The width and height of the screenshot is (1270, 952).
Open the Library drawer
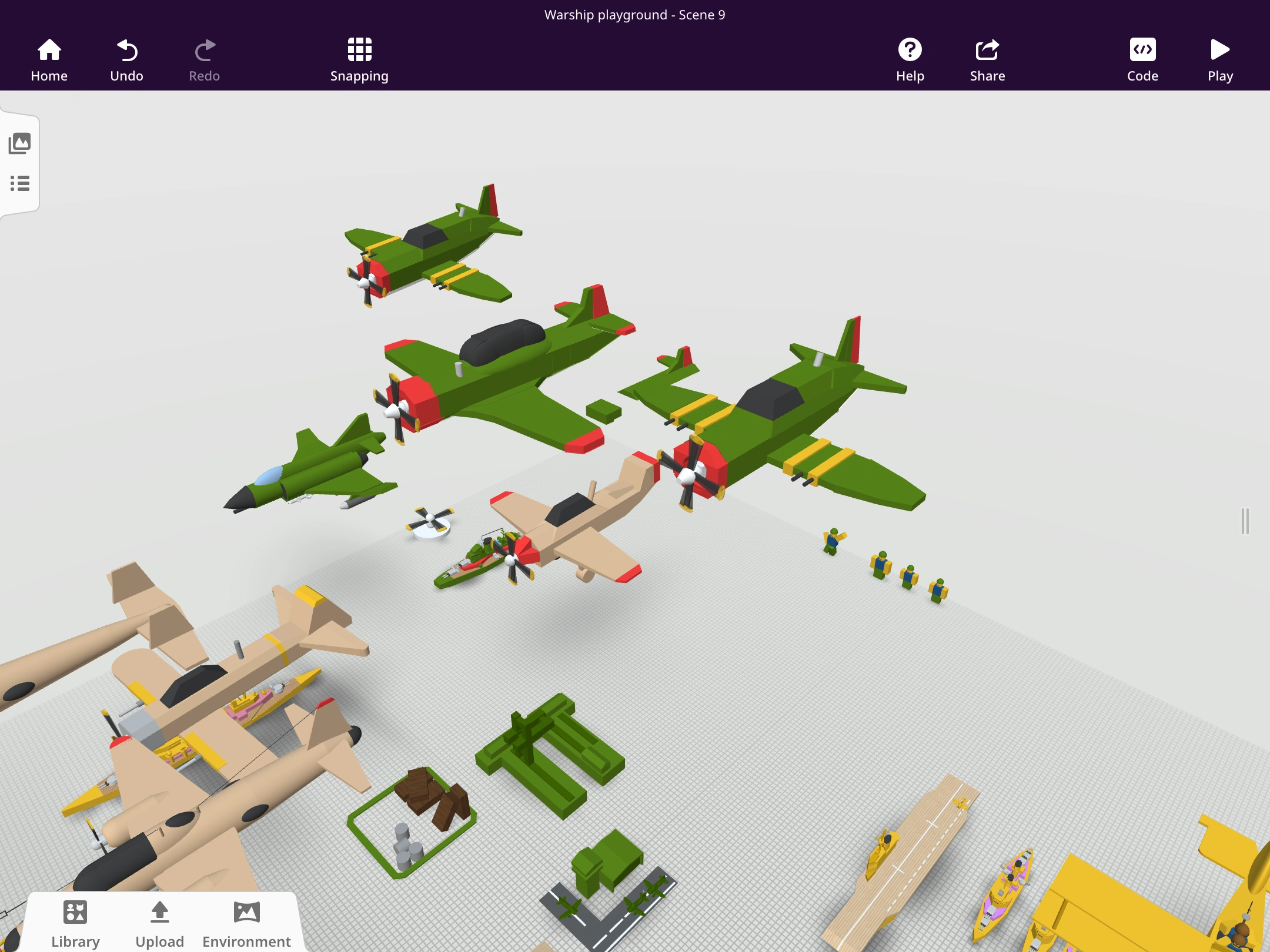click(x=75, y=923)
